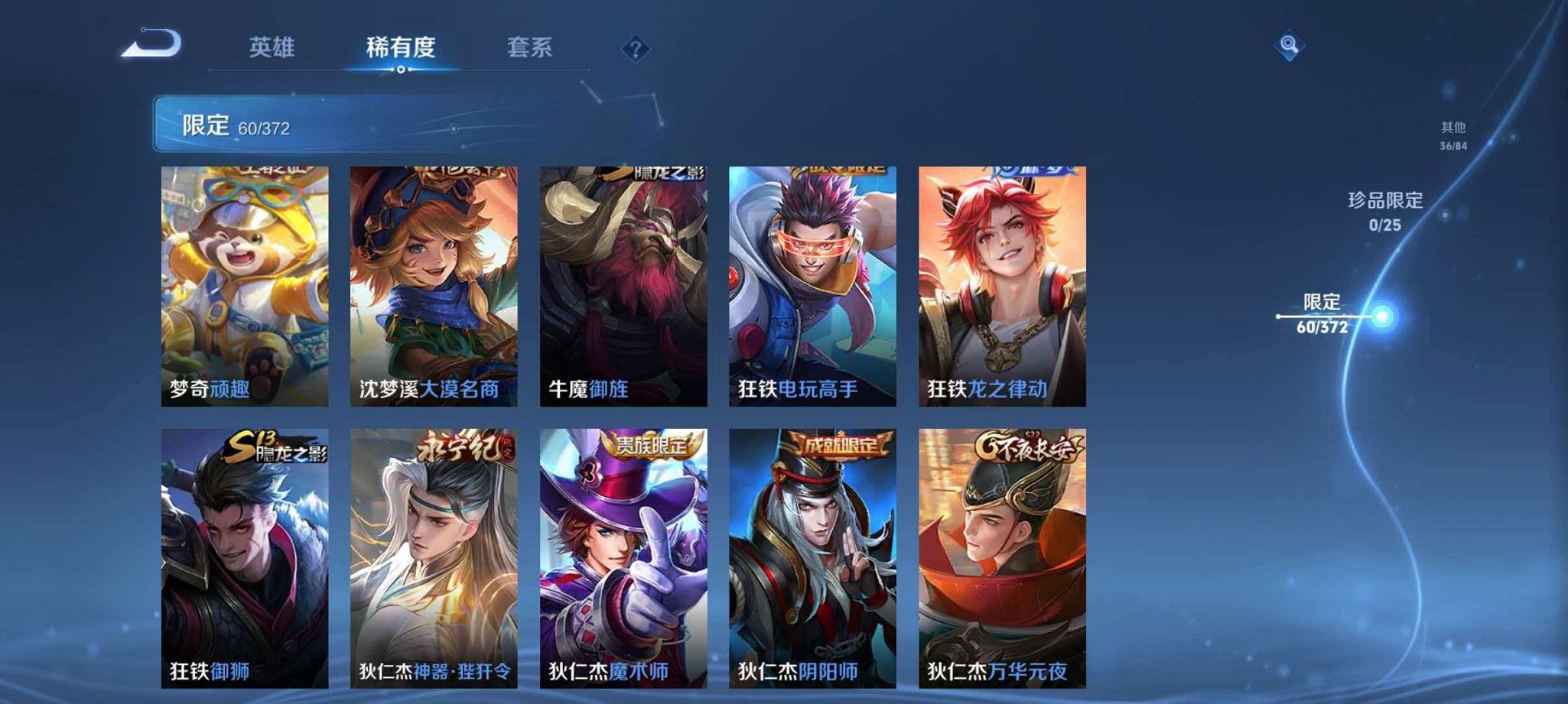Viewport: 1568px width, 704px height.
Task: Select the 稀有度 tab
Action: click(399, 47)
